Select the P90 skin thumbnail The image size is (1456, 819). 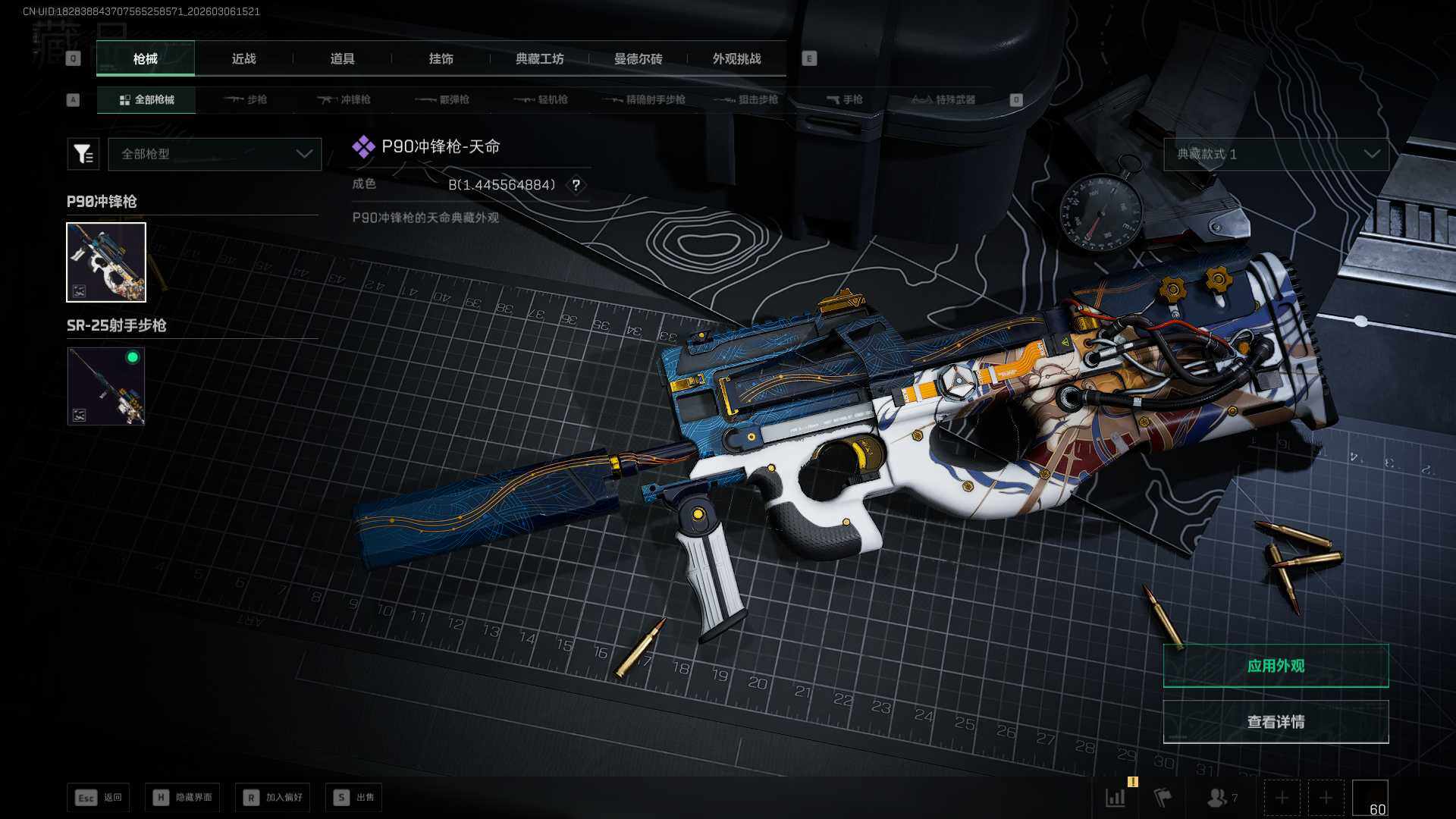coord(106,262)
